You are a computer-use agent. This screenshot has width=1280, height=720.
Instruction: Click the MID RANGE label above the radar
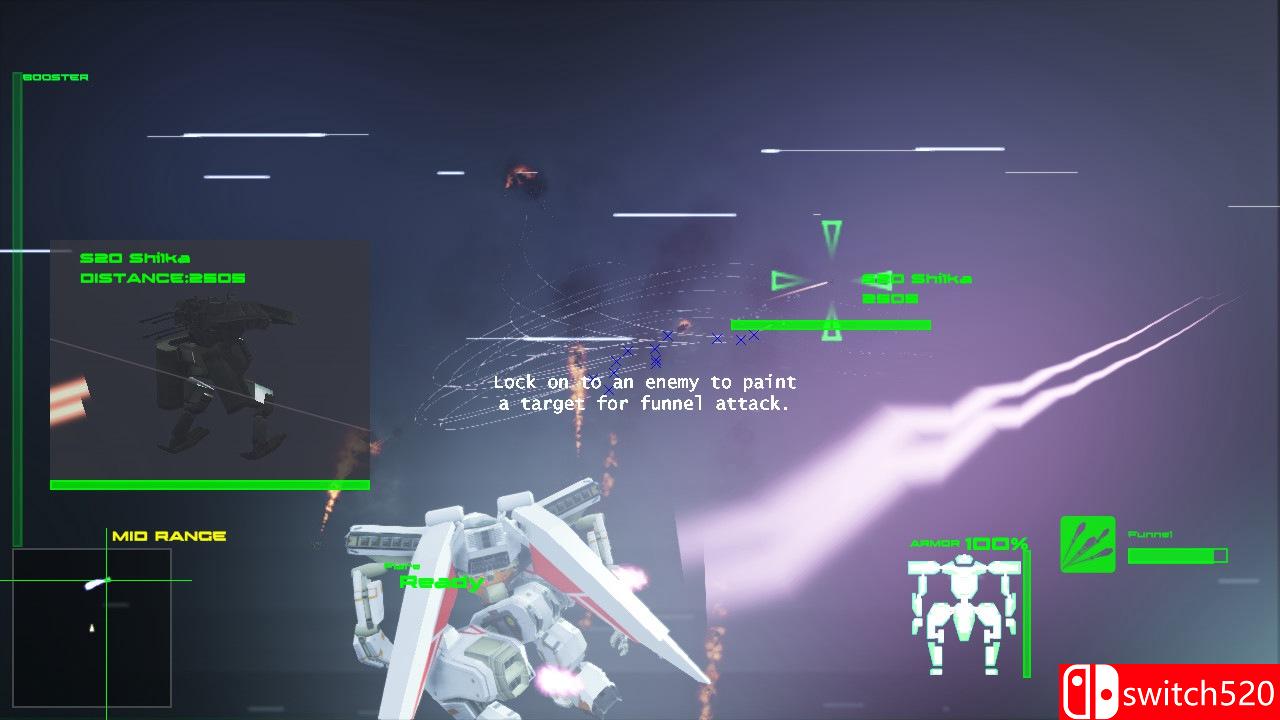tap(170, 536)
